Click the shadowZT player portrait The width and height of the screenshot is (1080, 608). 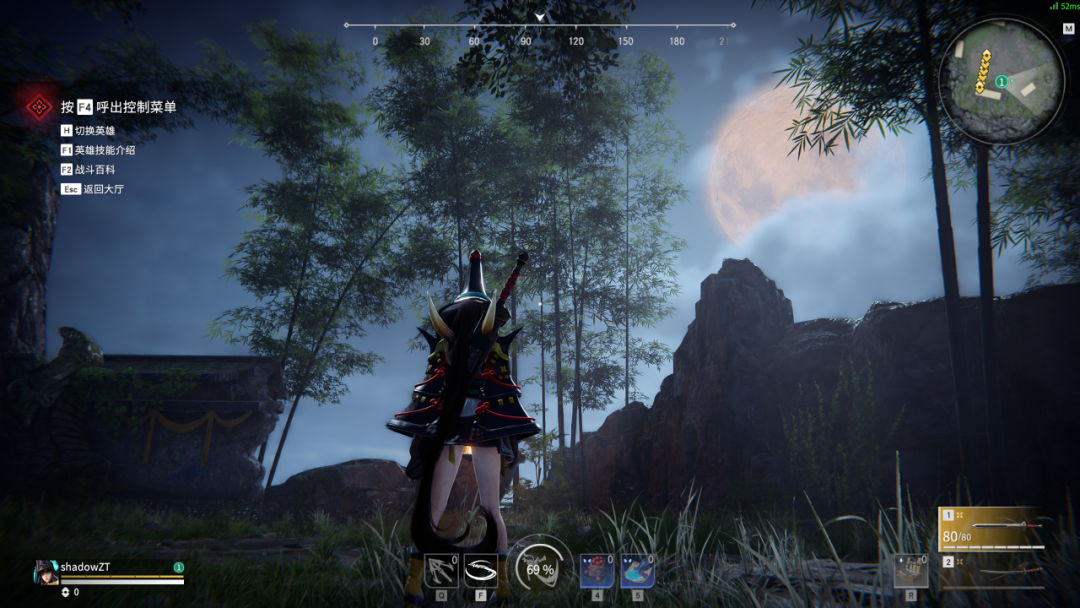[x=46, y=572]
